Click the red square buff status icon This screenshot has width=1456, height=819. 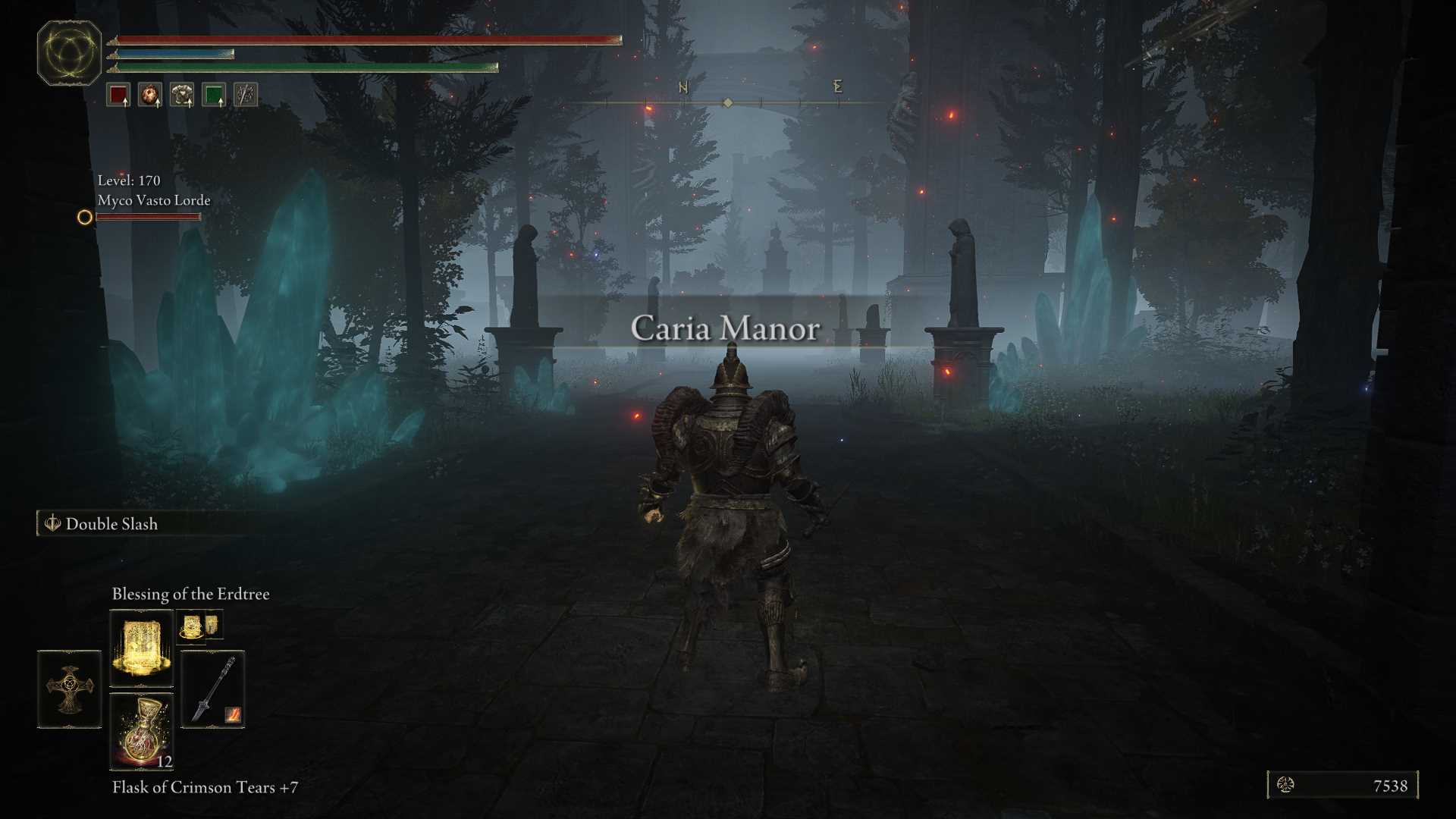pos(118,95)
